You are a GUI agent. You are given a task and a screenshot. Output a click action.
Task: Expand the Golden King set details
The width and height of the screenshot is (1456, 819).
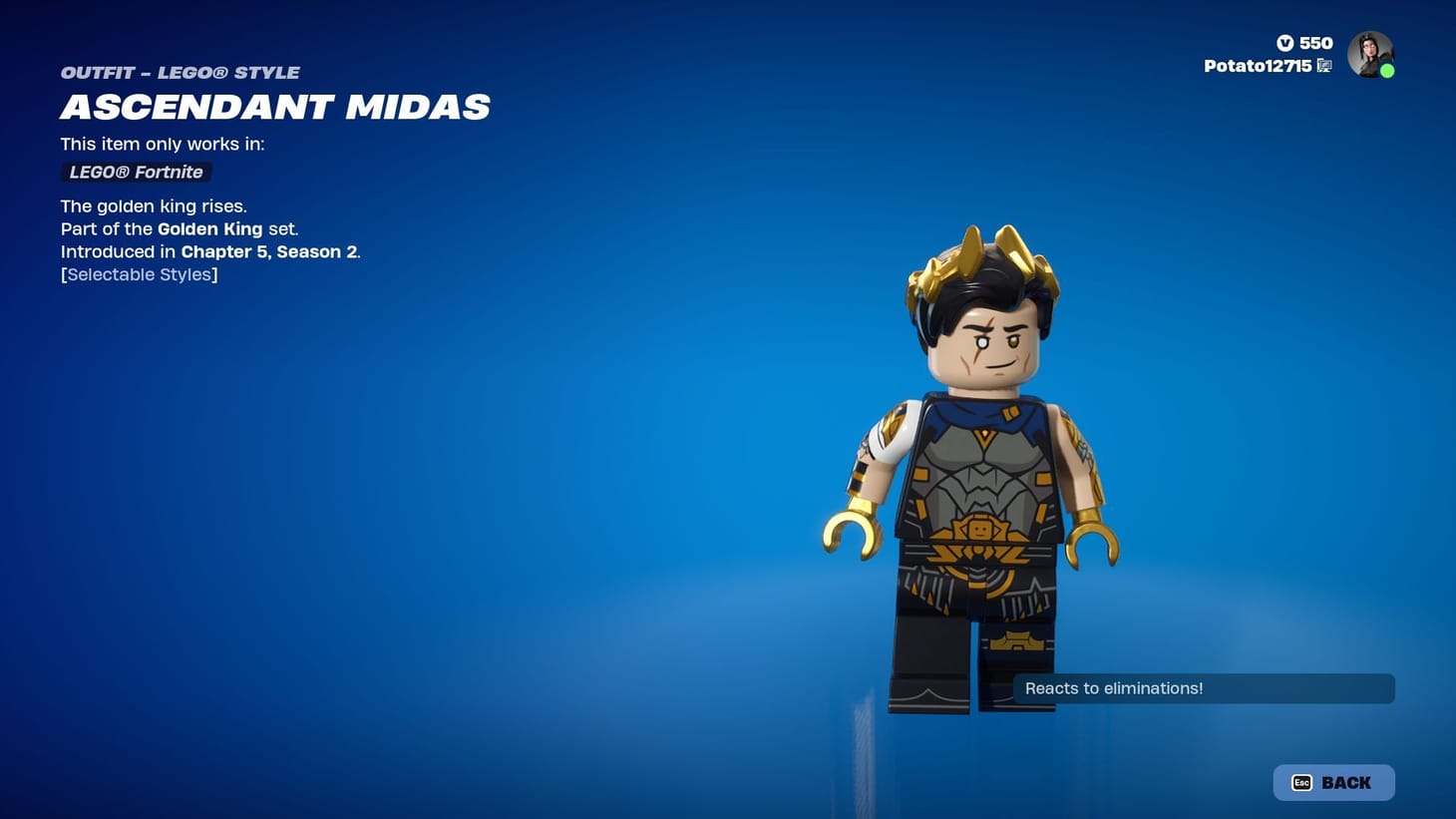210,228
